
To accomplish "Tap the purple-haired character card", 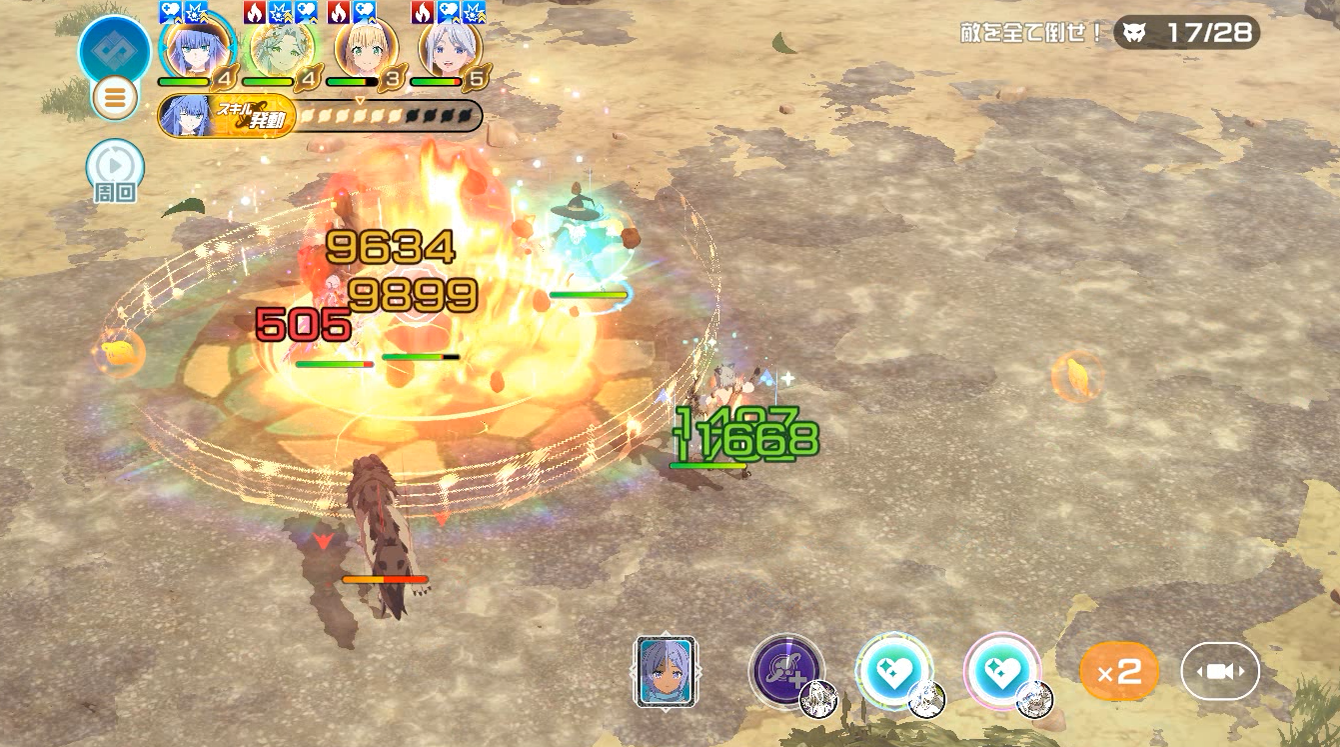I will point(665,672).
